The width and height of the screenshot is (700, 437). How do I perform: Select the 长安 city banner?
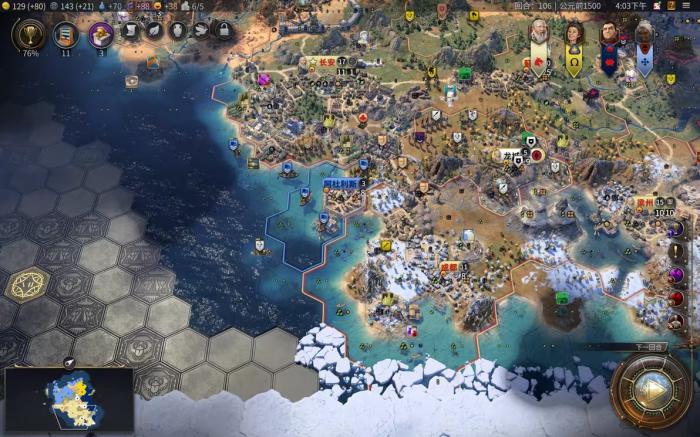(x=327, y=62)
